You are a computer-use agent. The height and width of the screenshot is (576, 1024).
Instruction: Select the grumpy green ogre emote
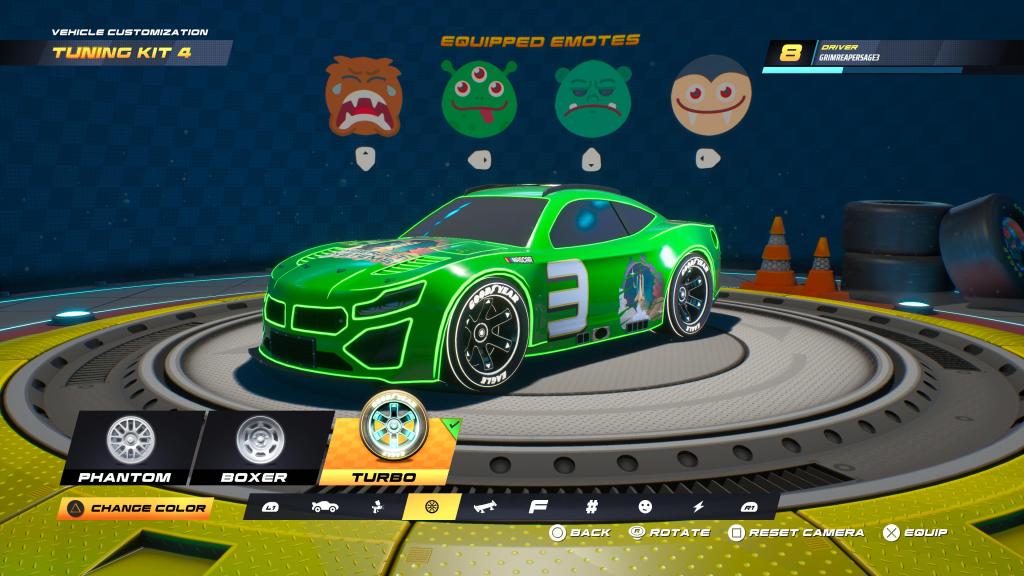(x=592, y=98)
